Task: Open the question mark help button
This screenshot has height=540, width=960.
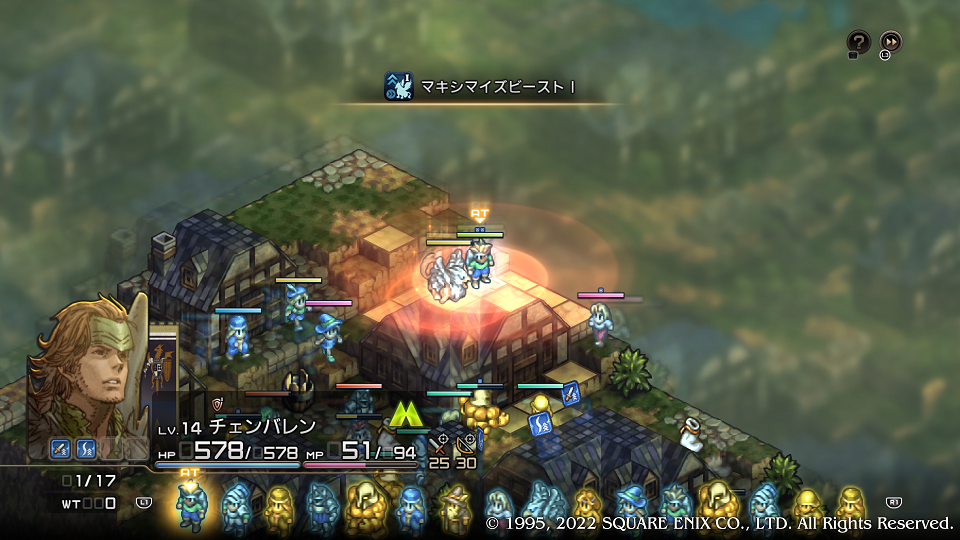Action: tap(858, 42)
